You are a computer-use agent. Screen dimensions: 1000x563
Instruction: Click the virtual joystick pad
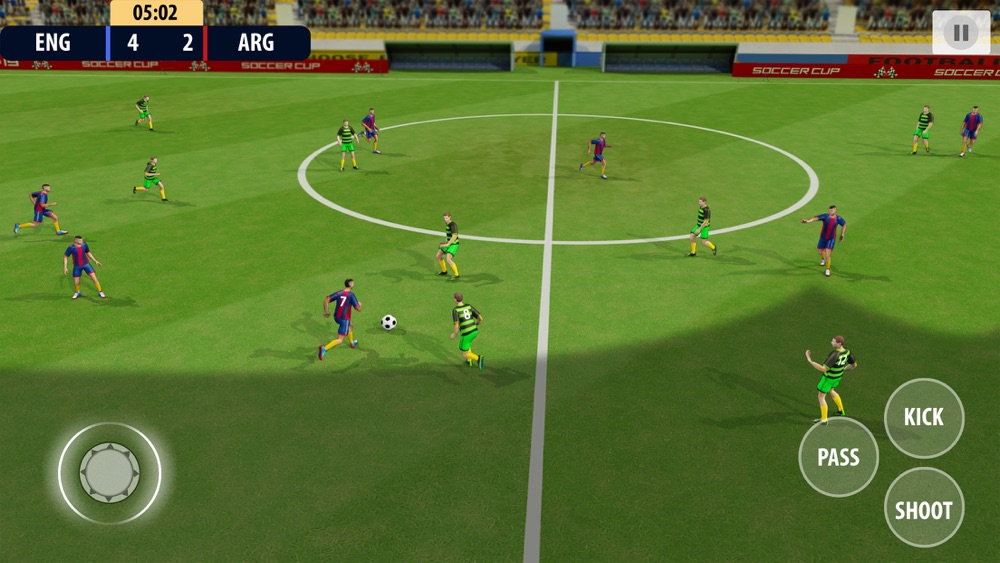[110, 473]
